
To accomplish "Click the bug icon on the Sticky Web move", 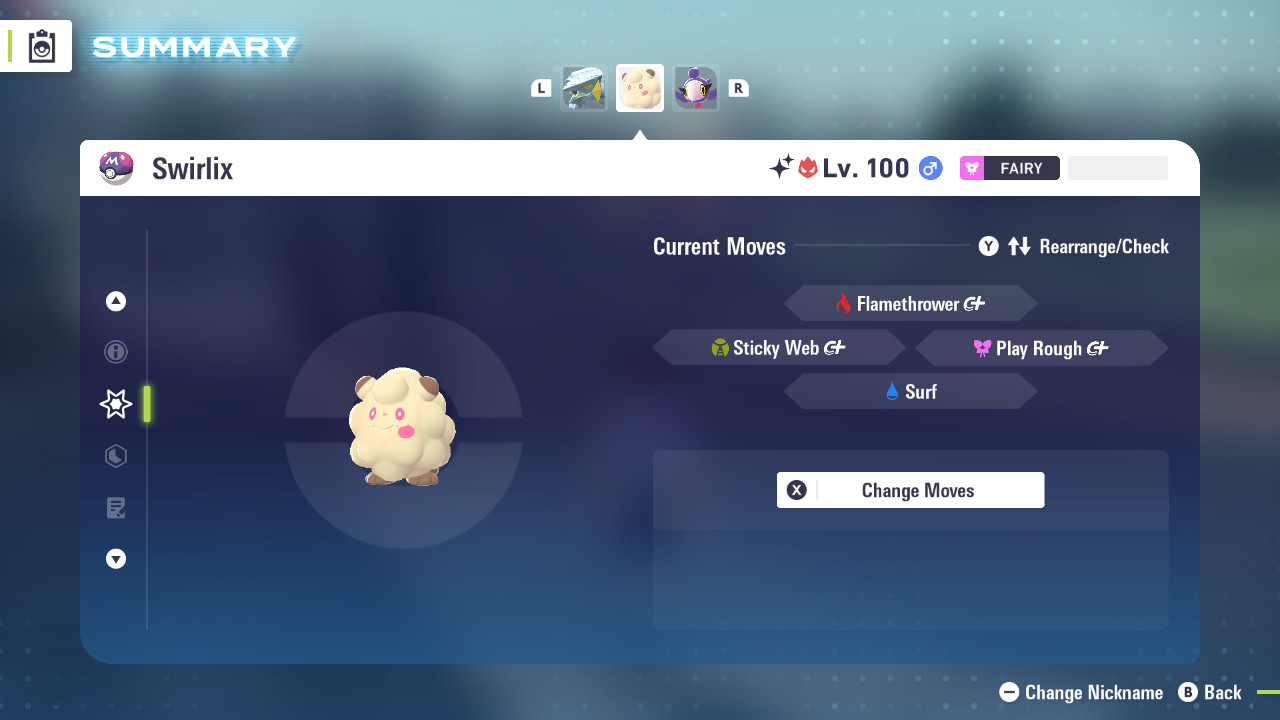I will click(722, 347).
